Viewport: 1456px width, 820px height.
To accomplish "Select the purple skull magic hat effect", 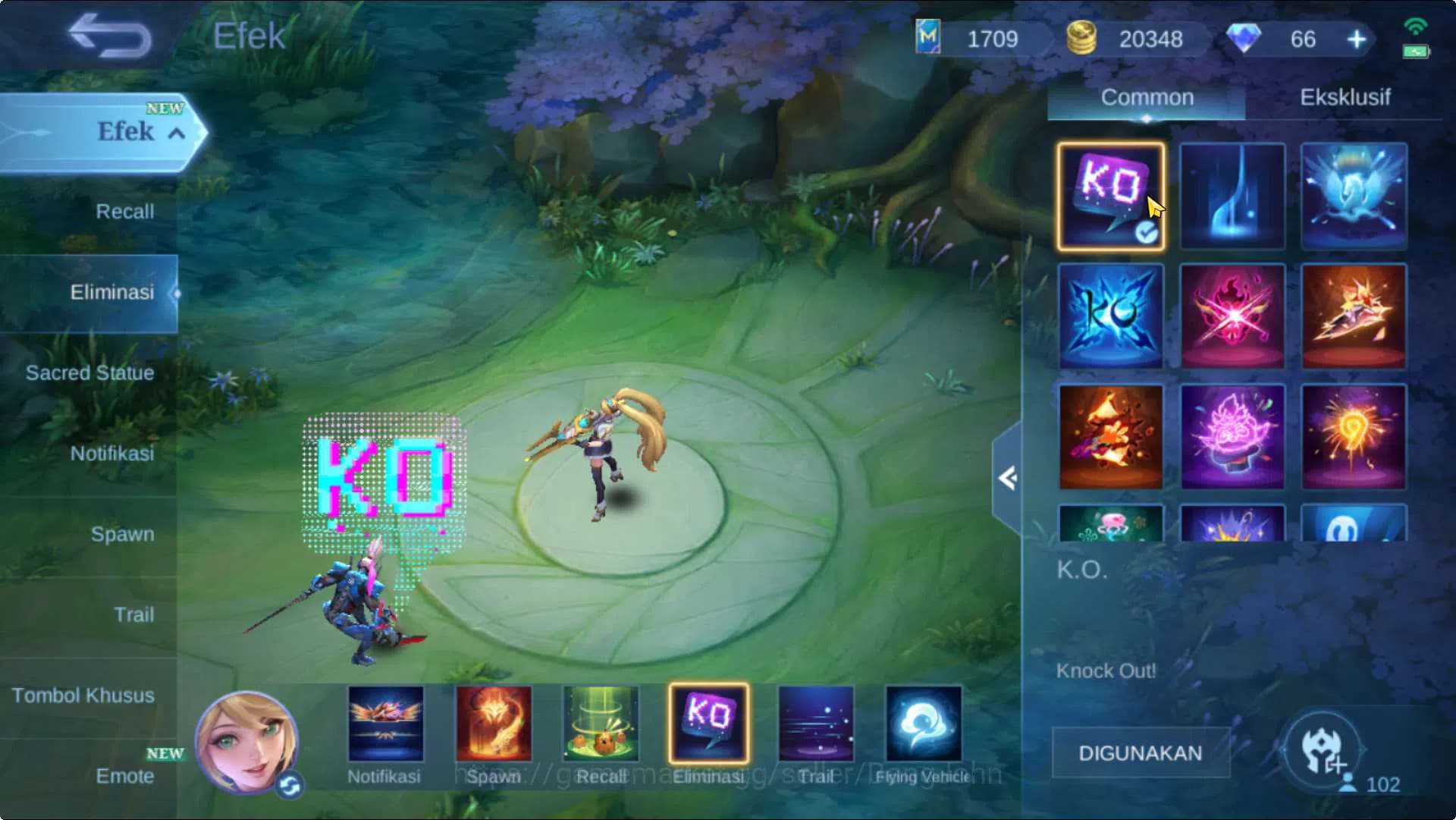I will [1232, 437].
